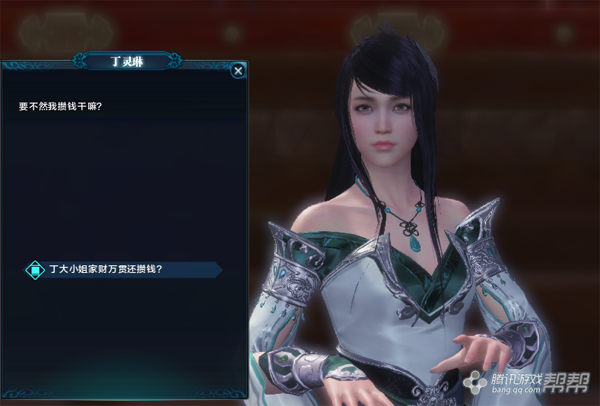600x406 pixels.
Task: Choose the reply 丁大小姐家财万贯还攒钱?
Action: click(105, 269)
